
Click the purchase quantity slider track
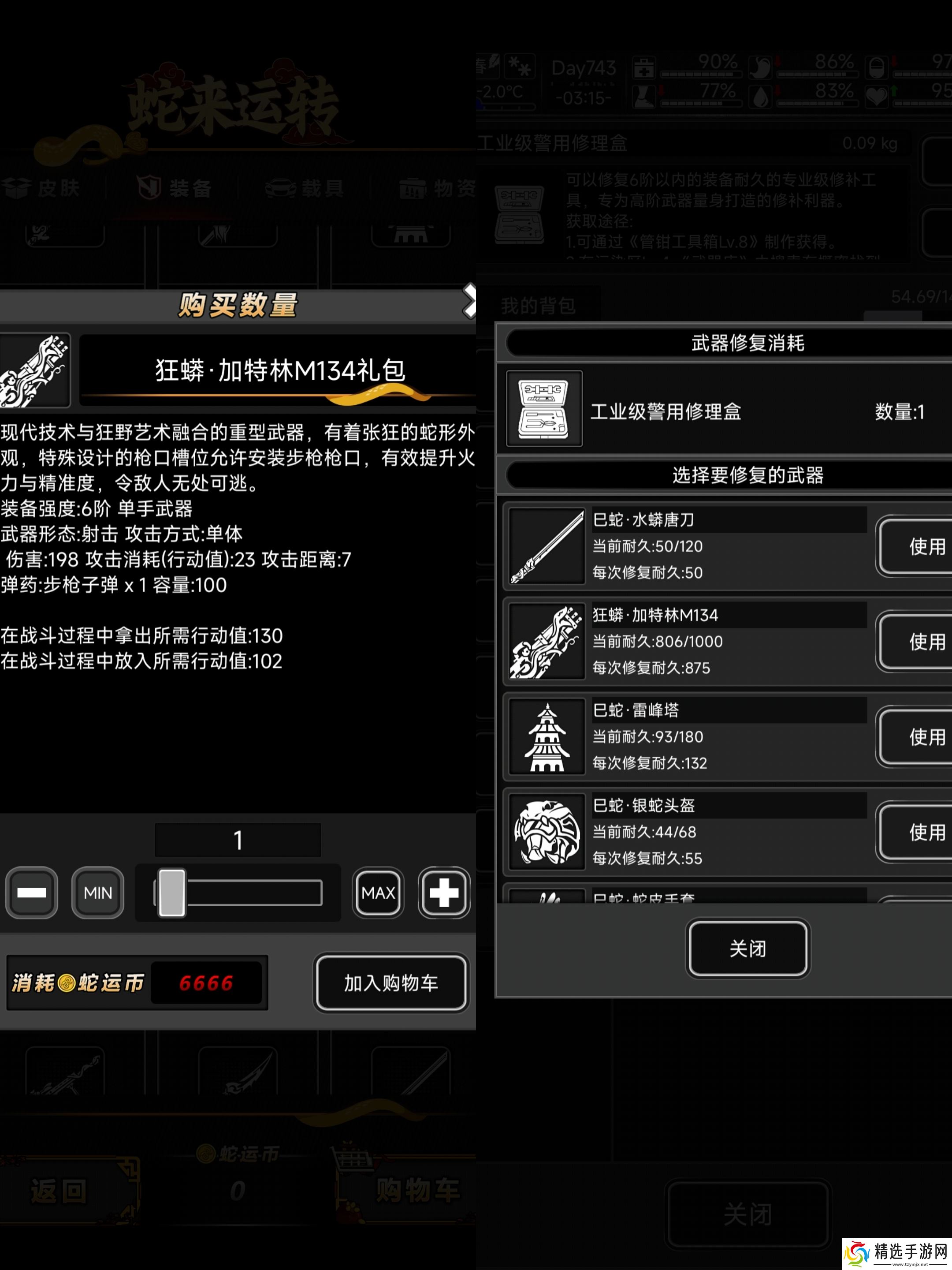238,893
